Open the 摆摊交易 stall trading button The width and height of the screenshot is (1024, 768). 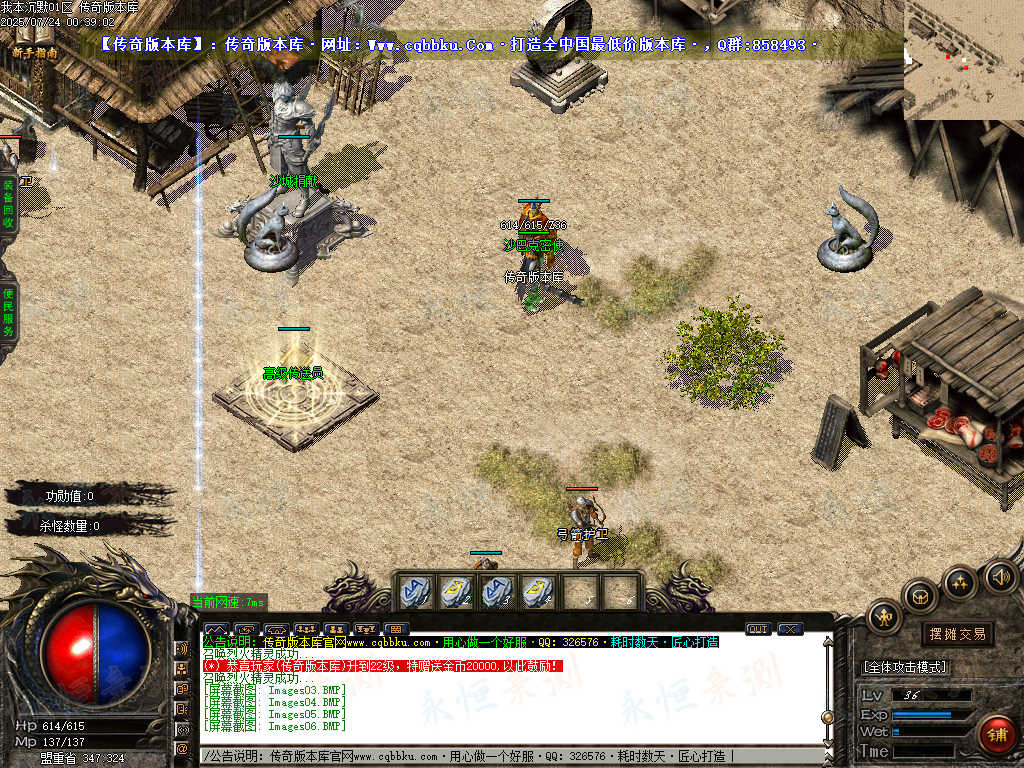[x=957, y=634]
